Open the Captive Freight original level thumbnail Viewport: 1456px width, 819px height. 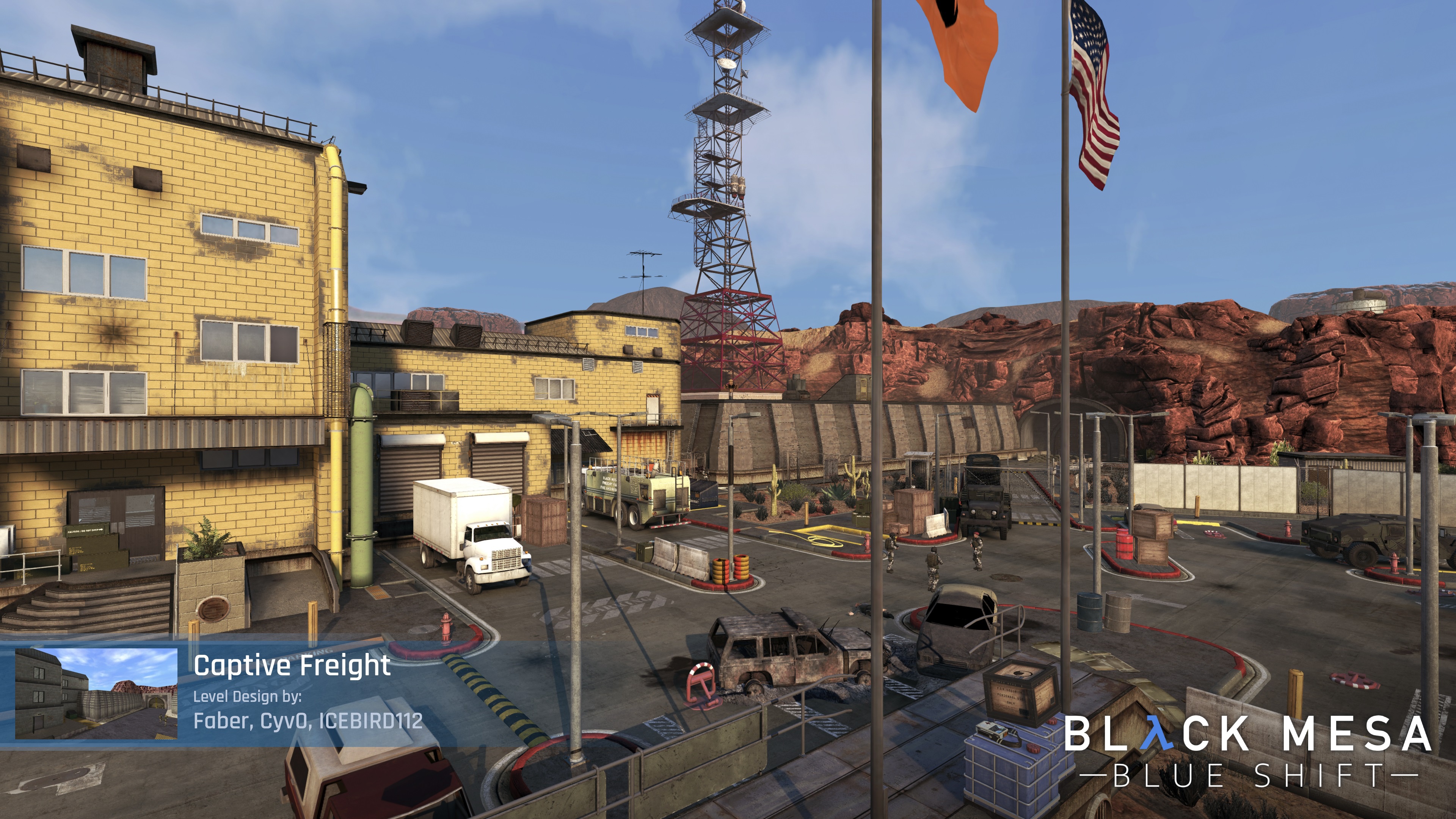(x=96, y=693)
